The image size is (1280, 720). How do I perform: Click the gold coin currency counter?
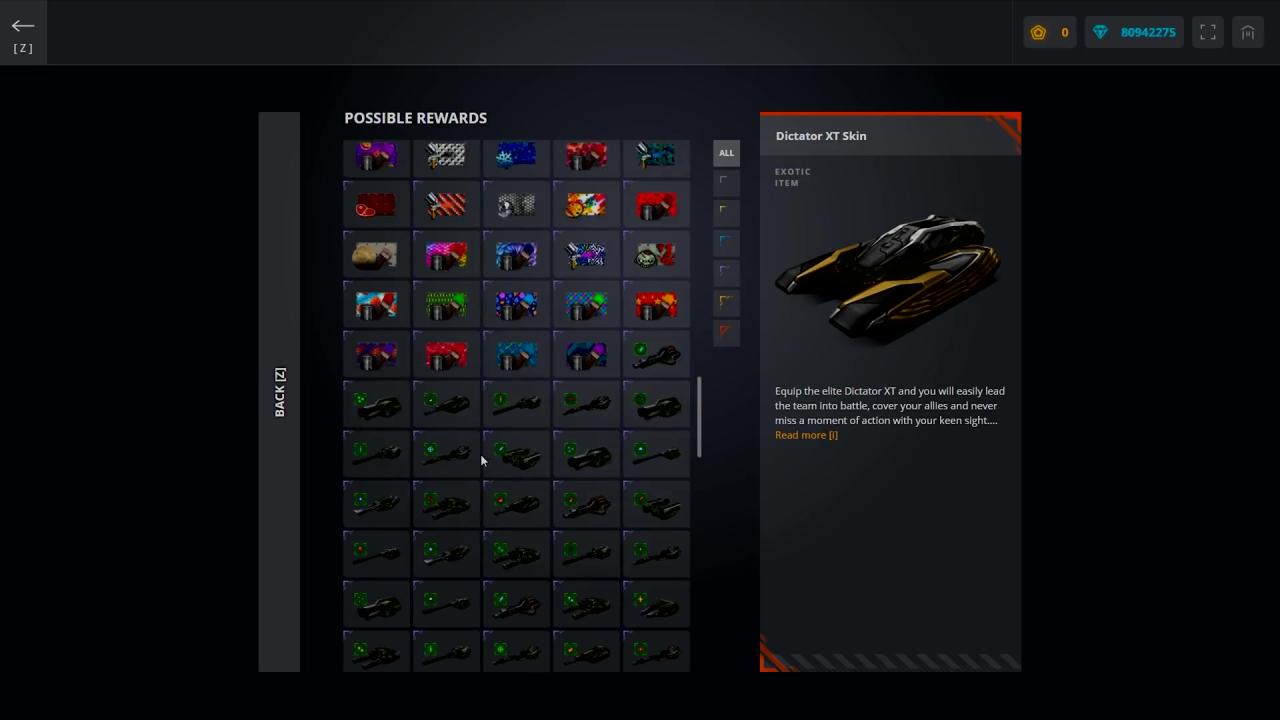[1049, 33]
